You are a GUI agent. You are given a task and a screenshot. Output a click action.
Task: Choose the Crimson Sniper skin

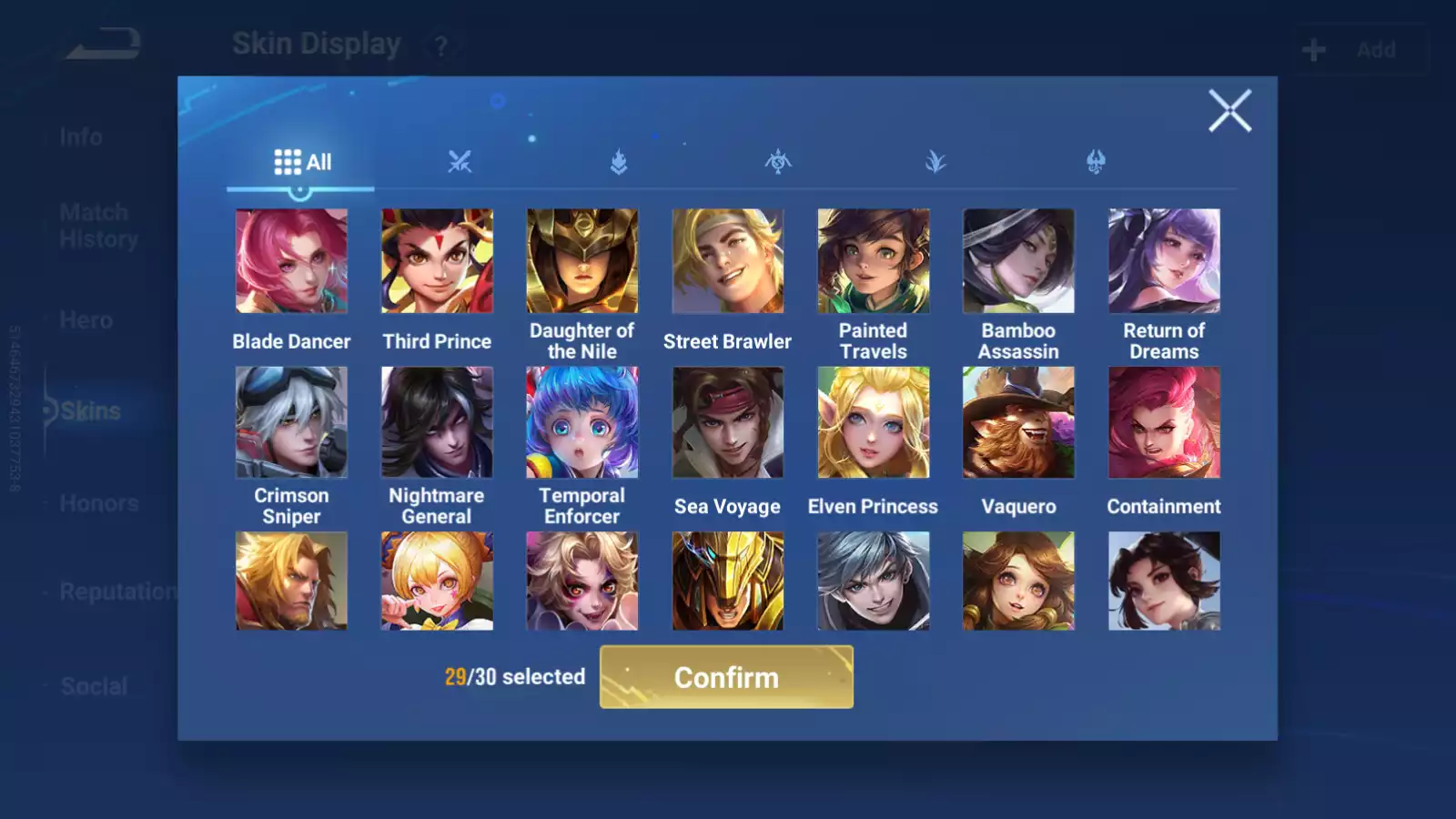click(x=291, y=422)
